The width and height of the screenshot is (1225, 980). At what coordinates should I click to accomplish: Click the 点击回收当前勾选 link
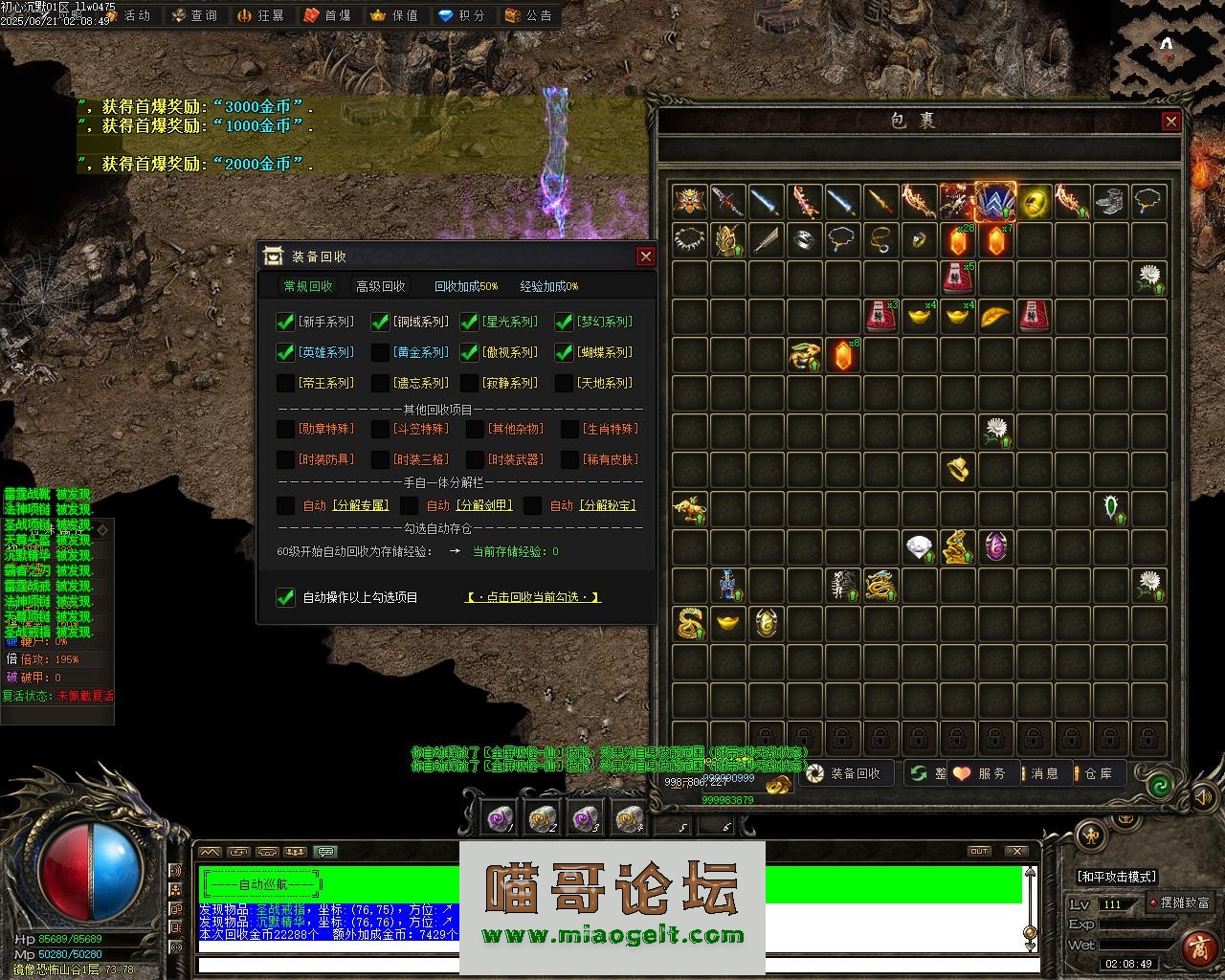tap(533, 597)
